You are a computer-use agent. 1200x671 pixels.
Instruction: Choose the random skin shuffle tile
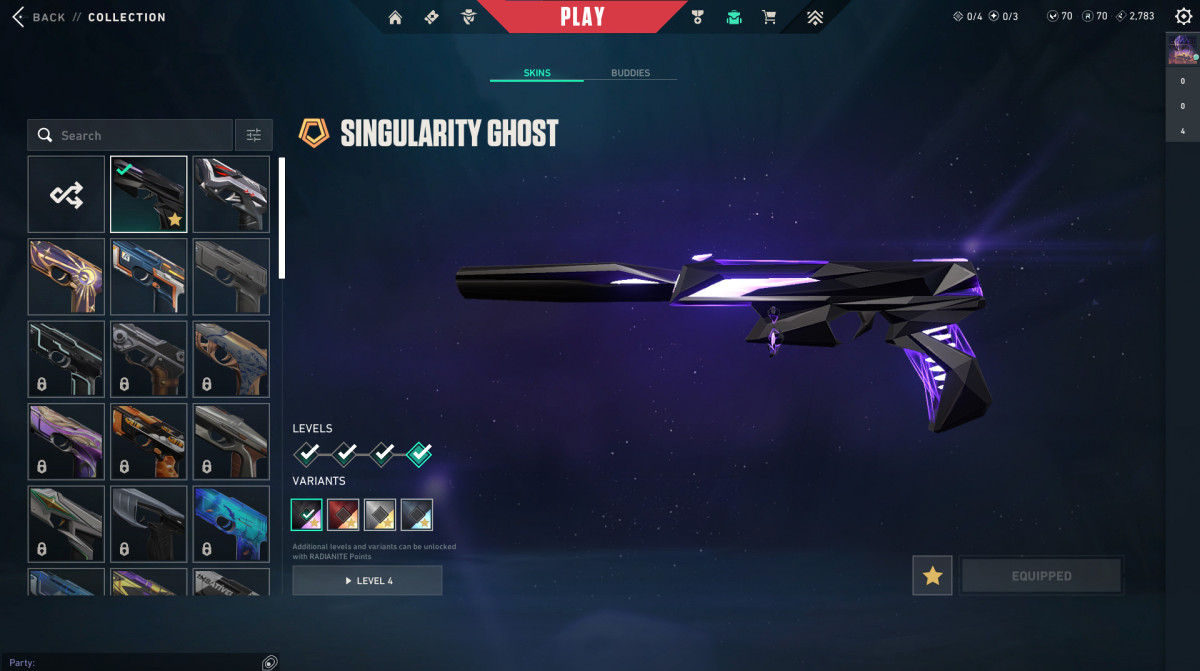(x=66, y=195)
